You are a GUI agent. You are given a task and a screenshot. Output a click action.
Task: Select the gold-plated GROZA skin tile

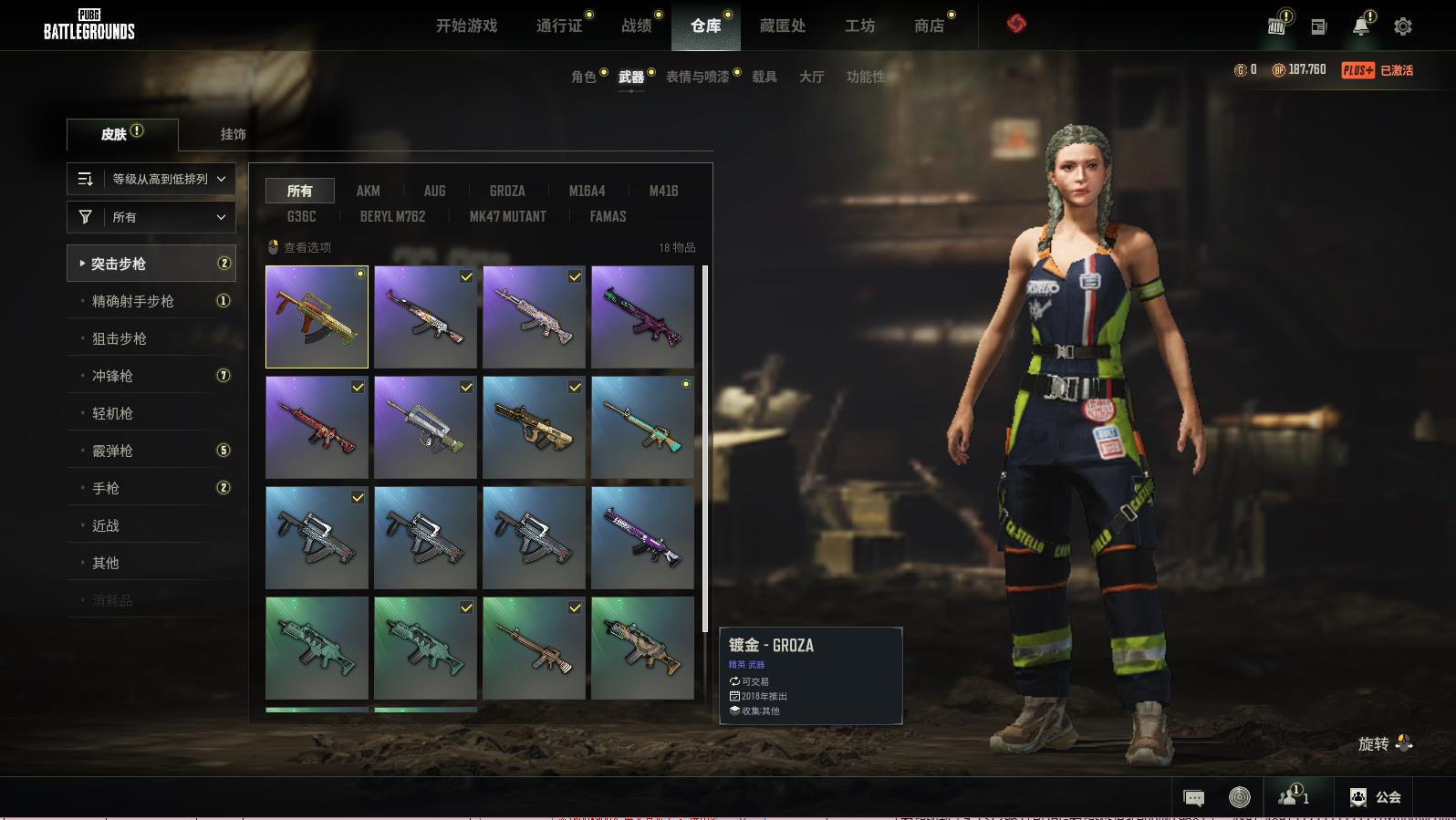click(x=317, y=317)
